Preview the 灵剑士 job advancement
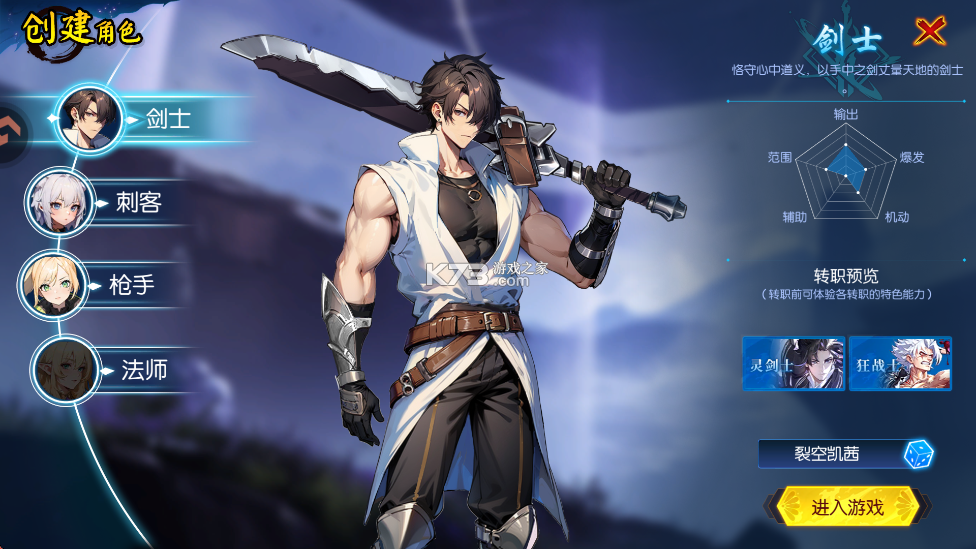 (x=793, y=363)
